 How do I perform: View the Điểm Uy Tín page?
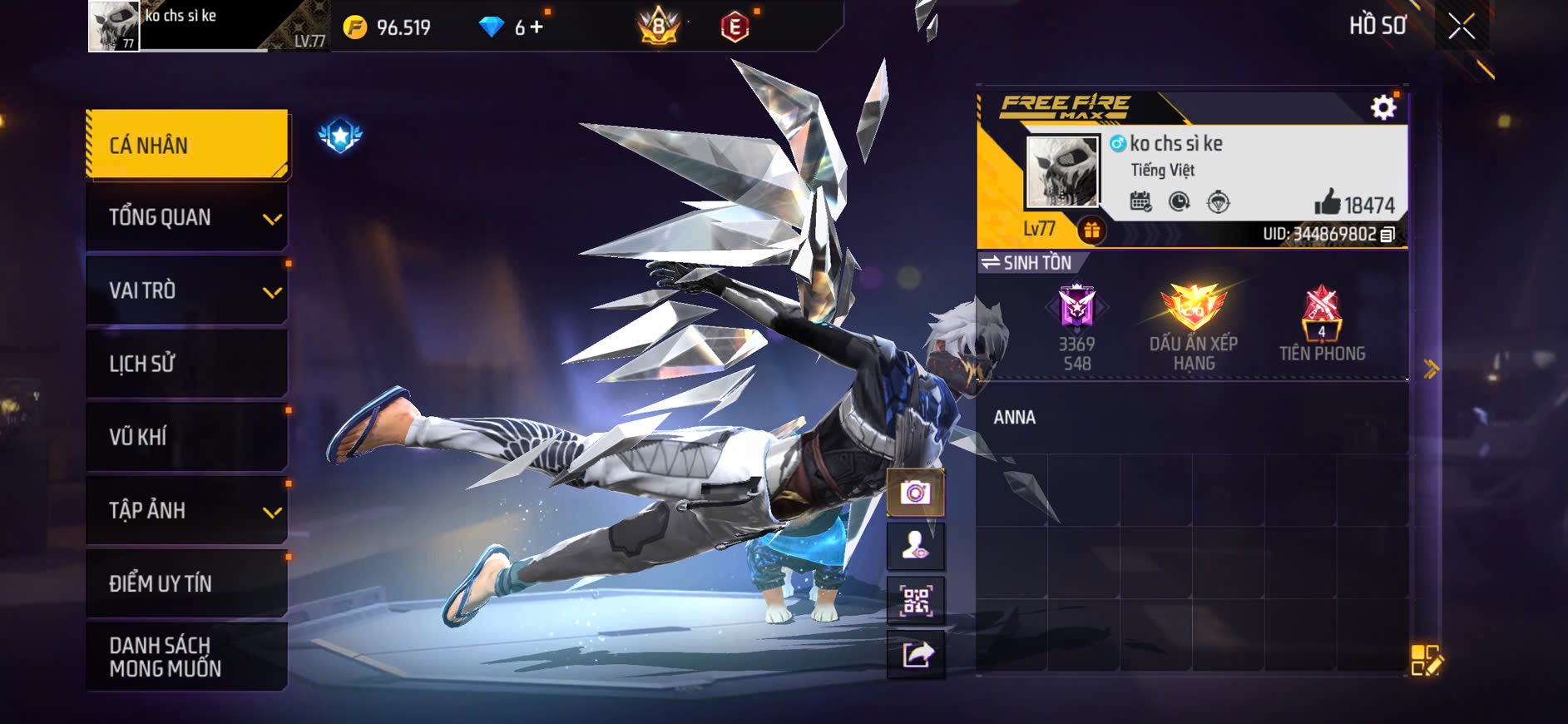coord(187,583)
